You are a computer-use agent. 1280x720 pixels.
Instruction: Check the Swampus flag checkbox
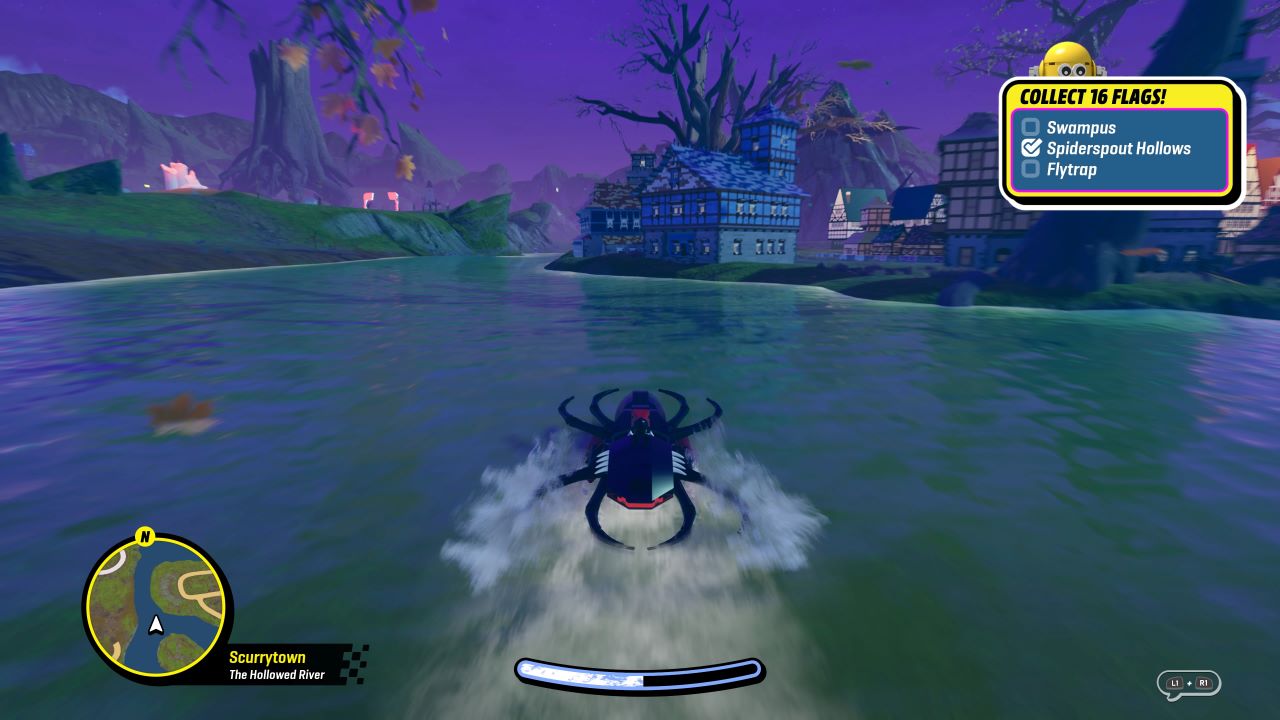coord(1031,127)
